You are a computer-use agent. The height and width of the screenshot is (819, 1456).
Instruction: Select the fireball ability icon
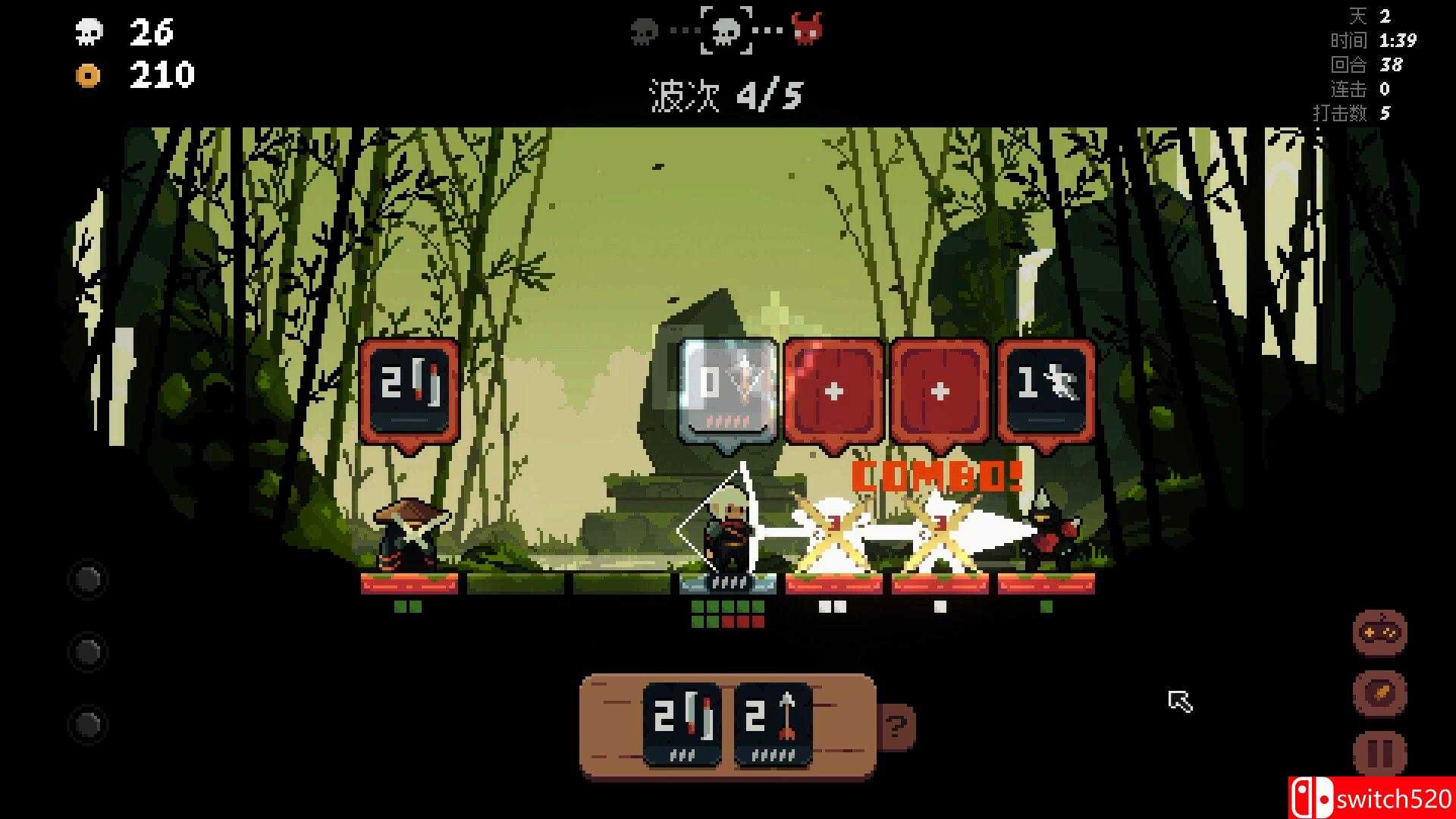tap(1382, 692)
